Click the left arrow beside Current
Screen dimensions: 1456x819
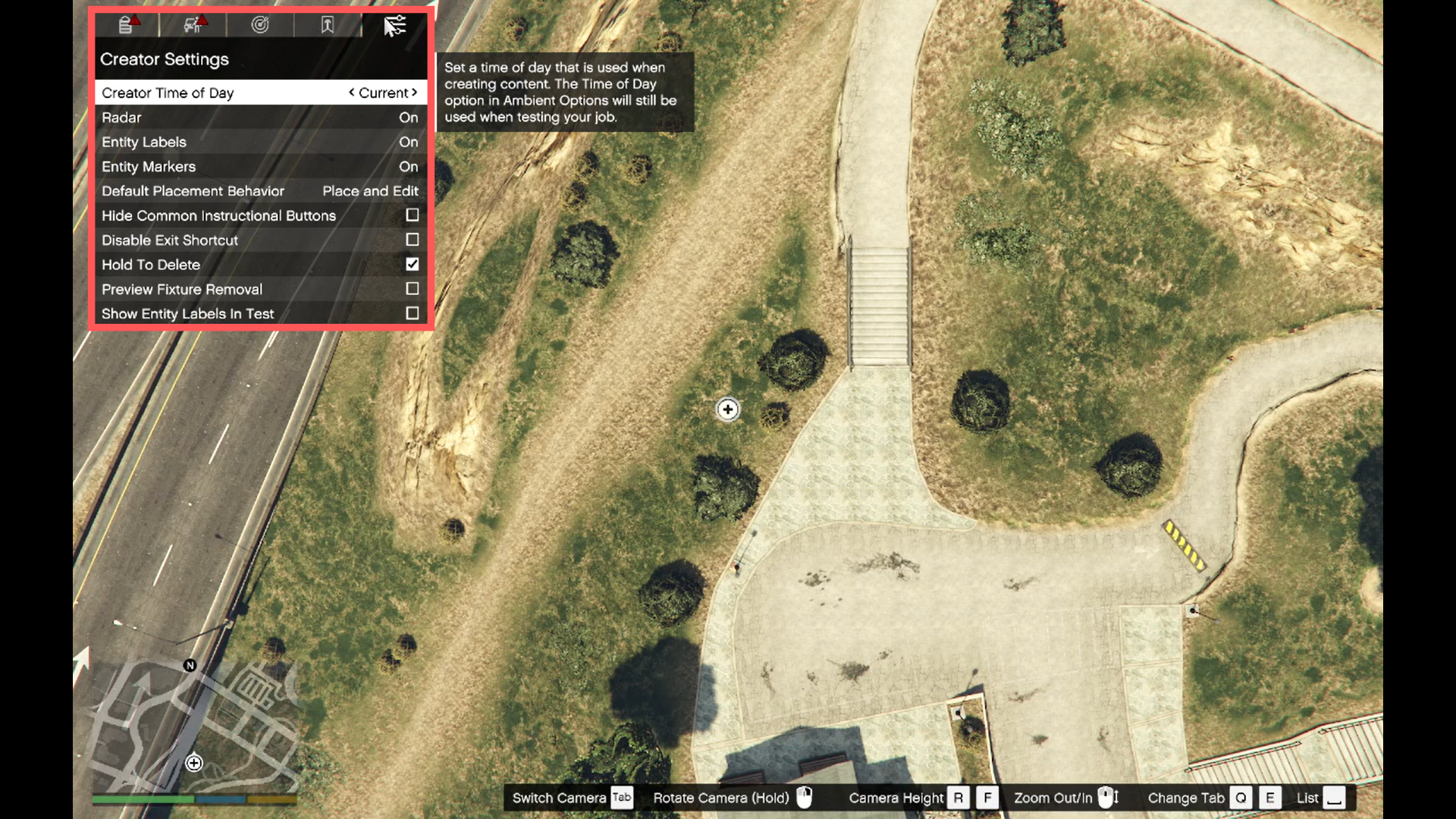point(351,93)
